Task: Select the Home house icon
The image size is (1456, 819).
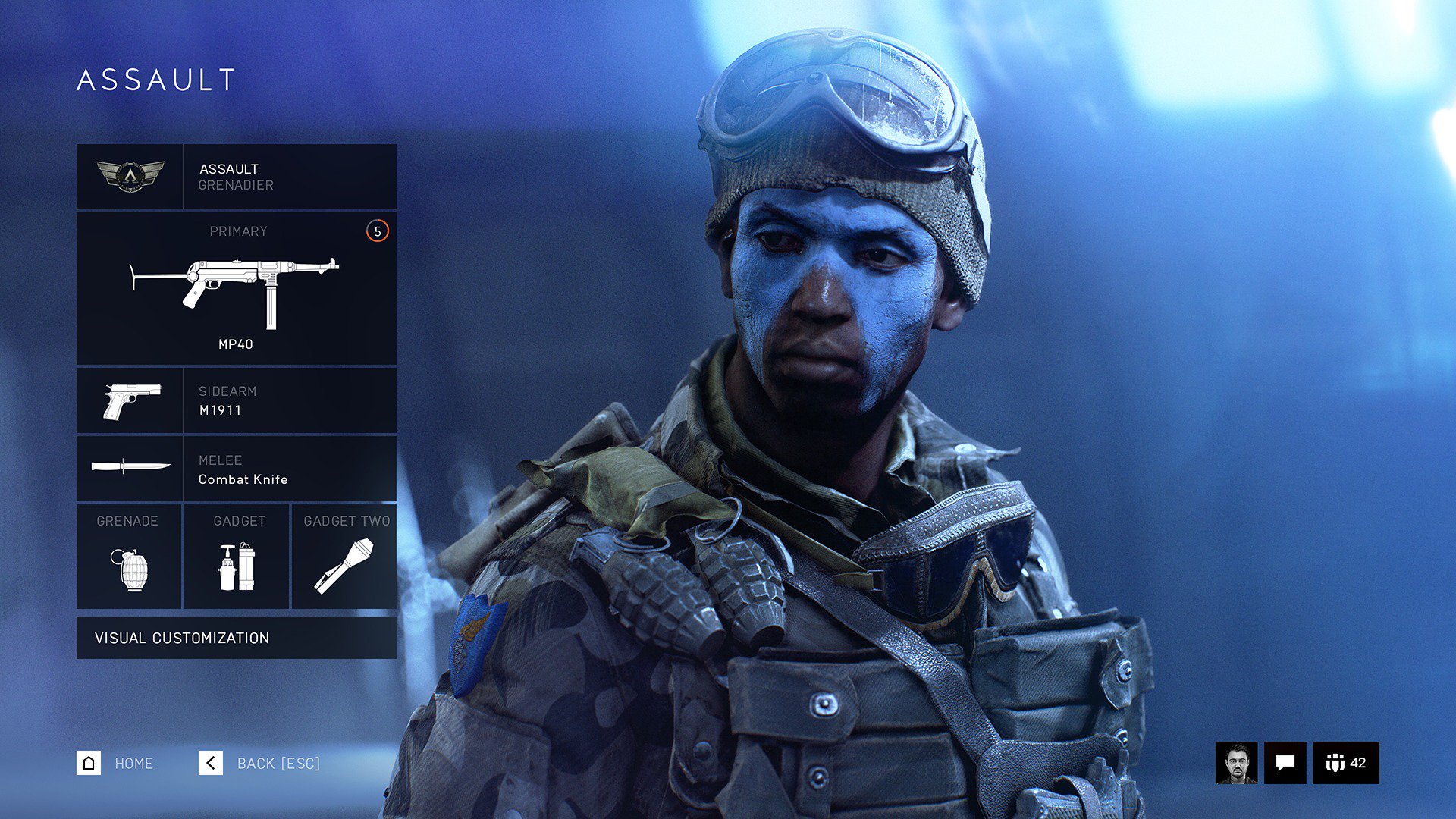Action: [90, 764]
